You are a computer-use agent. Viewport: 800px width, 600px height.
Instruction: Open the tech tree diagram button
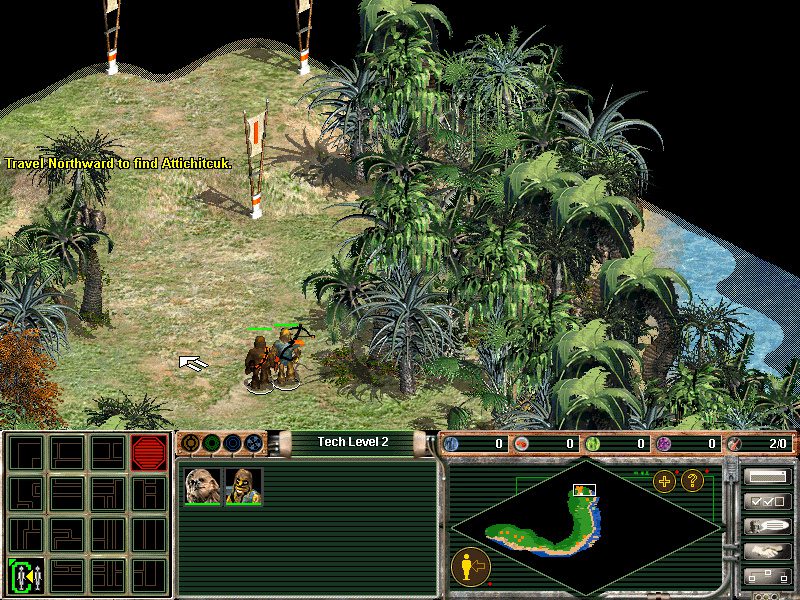pos(767,576)
